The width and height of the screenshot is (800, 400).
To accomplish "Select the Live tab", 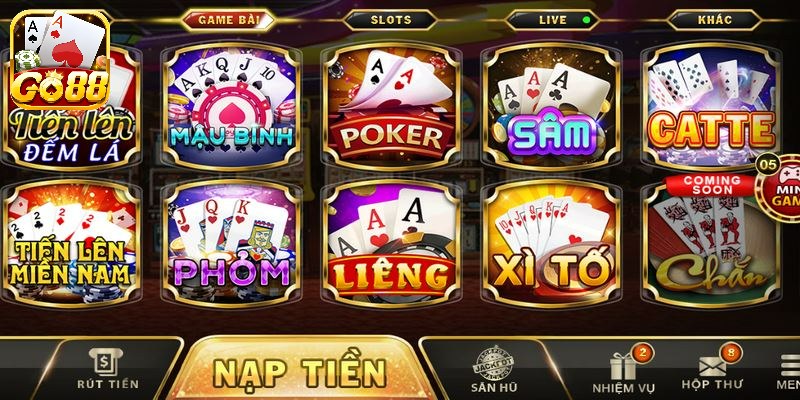I will pyautogui.click(x=551, y=19).
